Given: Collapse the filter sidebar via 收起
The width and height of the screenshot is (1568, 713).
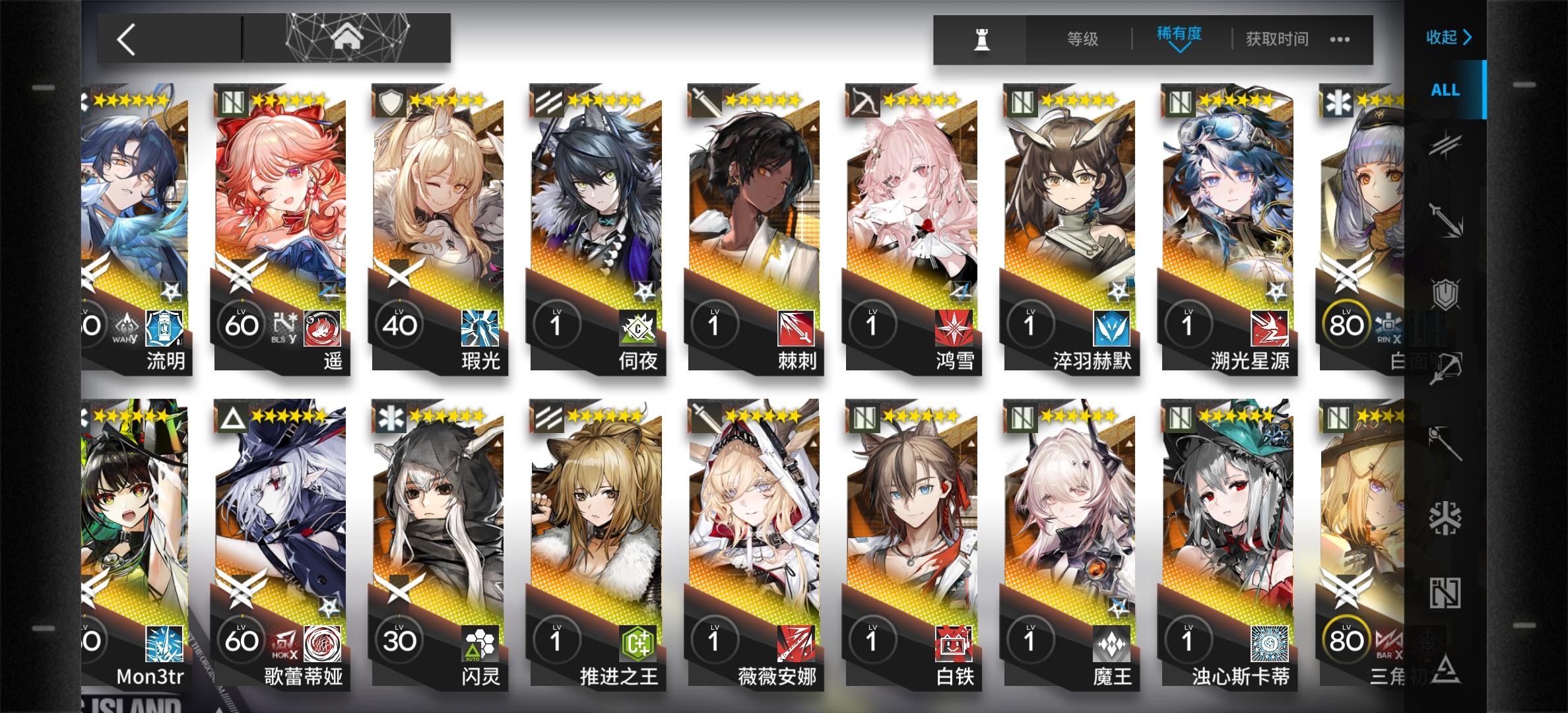Looking at the screenshot, I should (x=1449, y=39).
